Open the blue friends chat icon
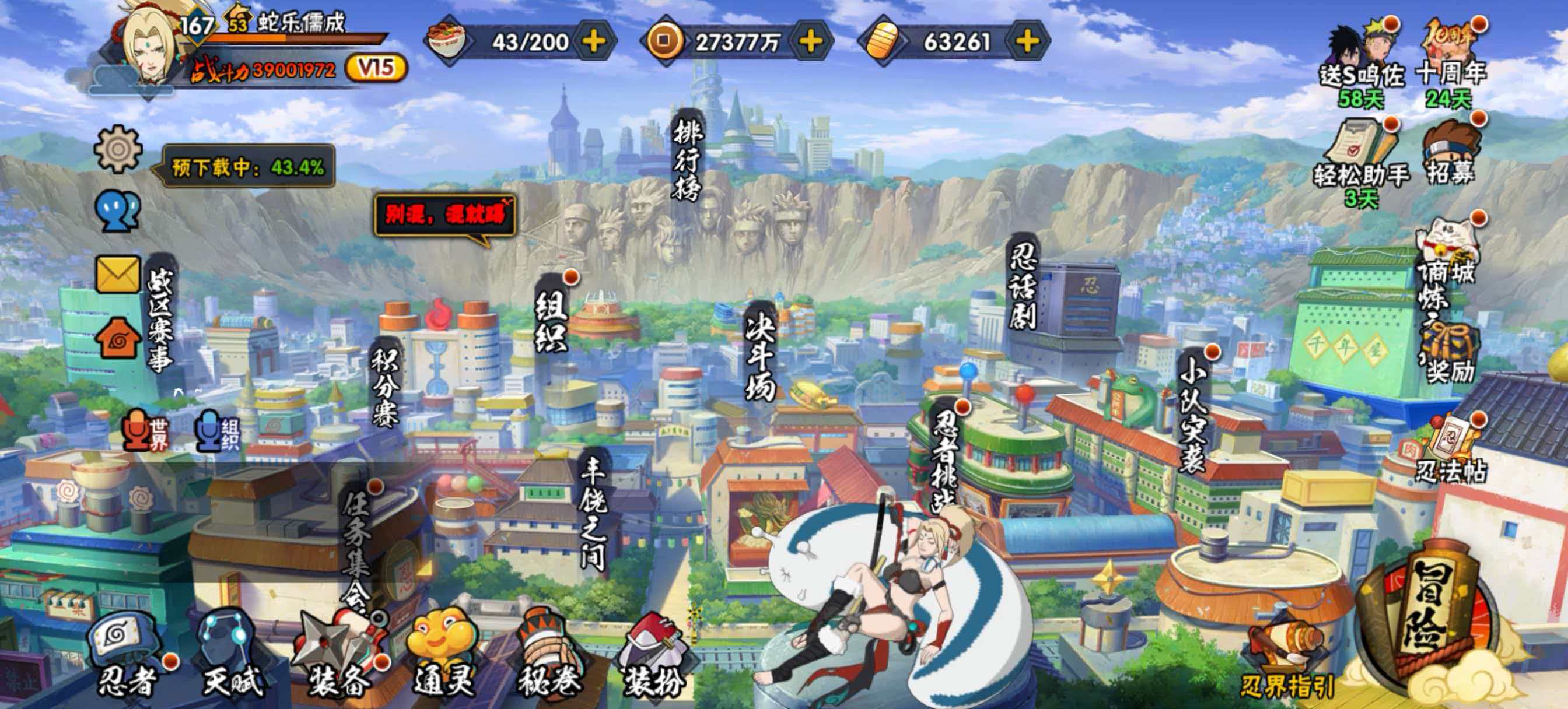This screenshot has height=709, width=1568. coord(118,210)
